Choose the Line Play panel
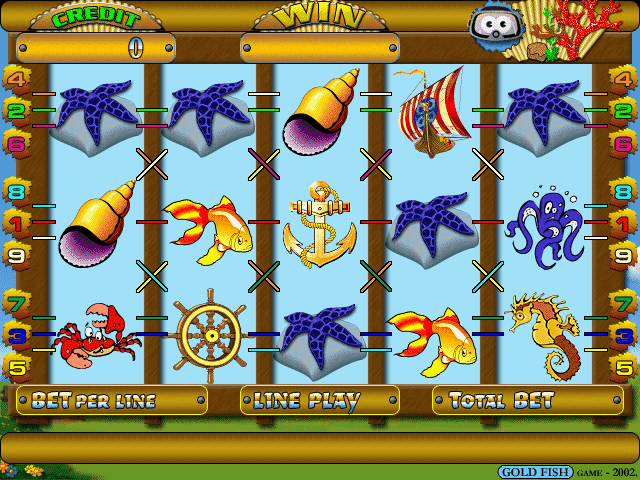 (x=319, y=401)
